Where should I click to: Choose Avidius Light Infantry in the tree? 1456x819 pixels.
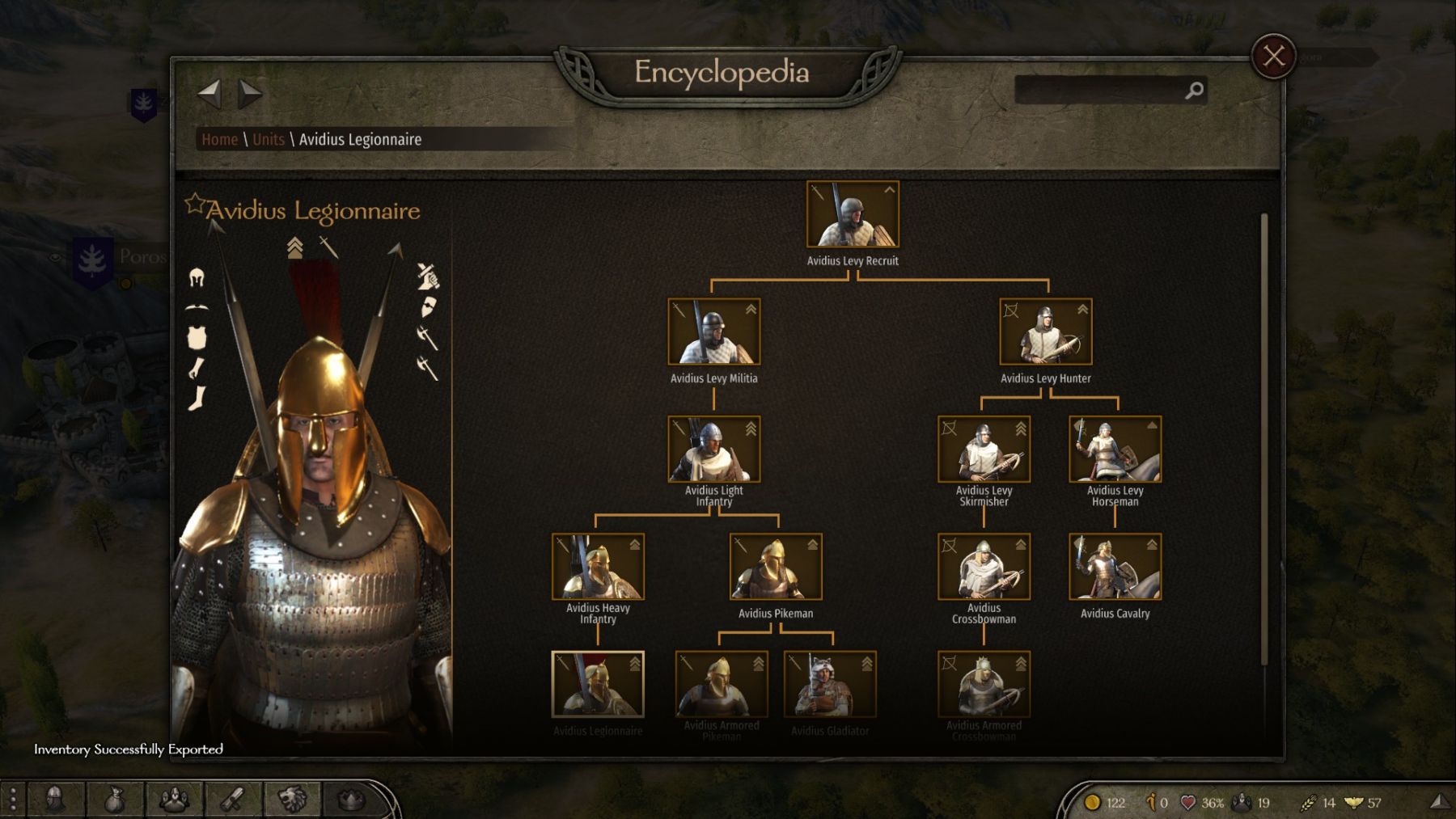point(713,449)
